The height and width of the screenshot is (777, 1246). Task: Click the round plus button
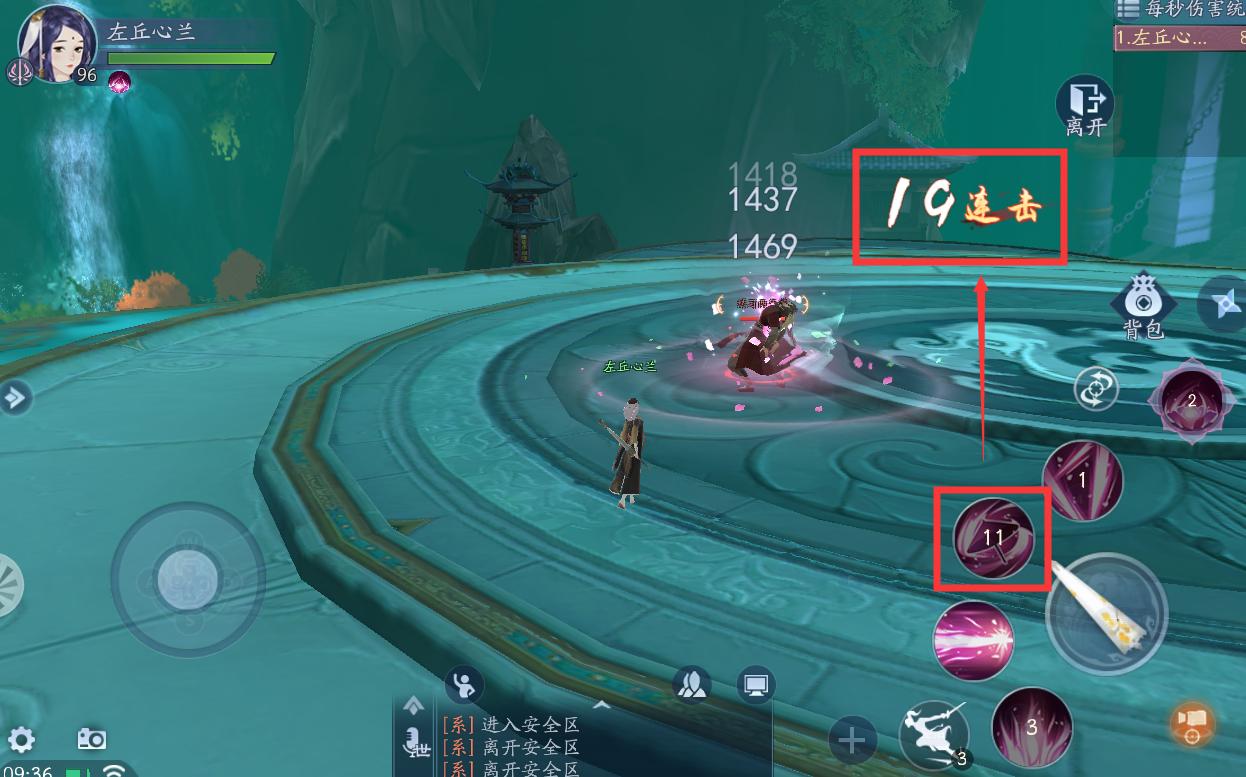pos(852,741)
